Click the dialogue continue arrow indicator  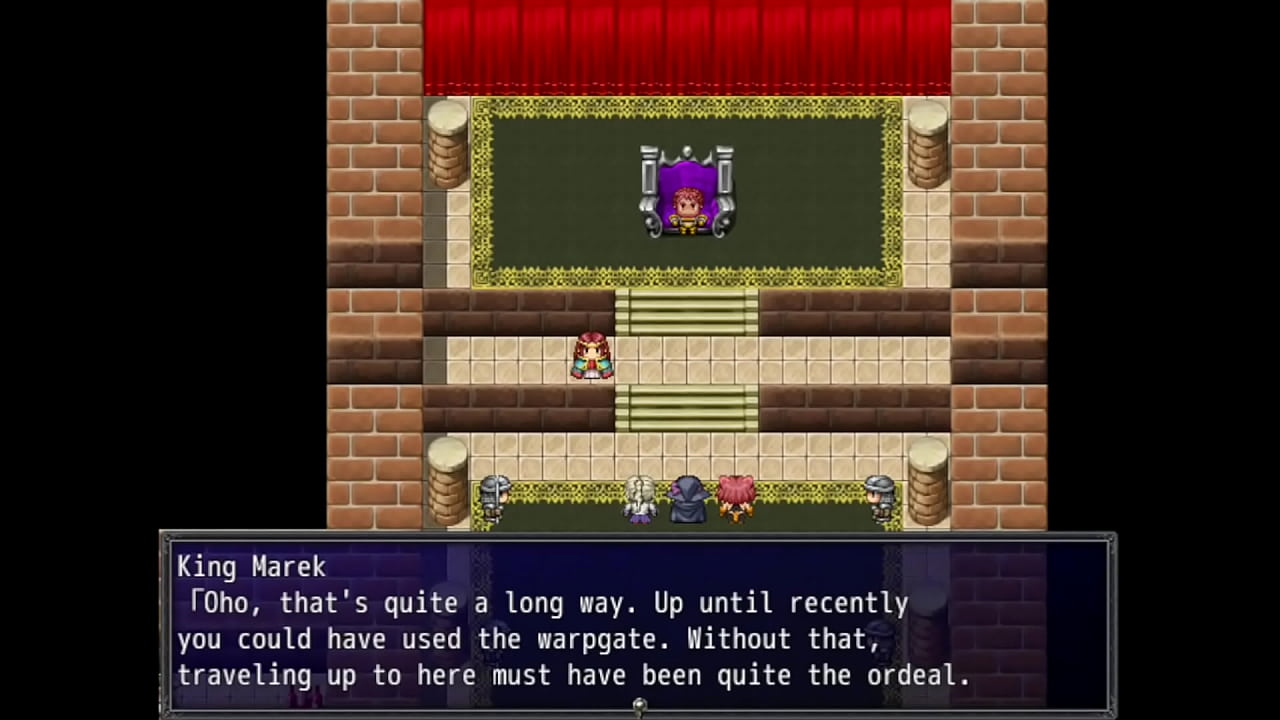[639, 706]
